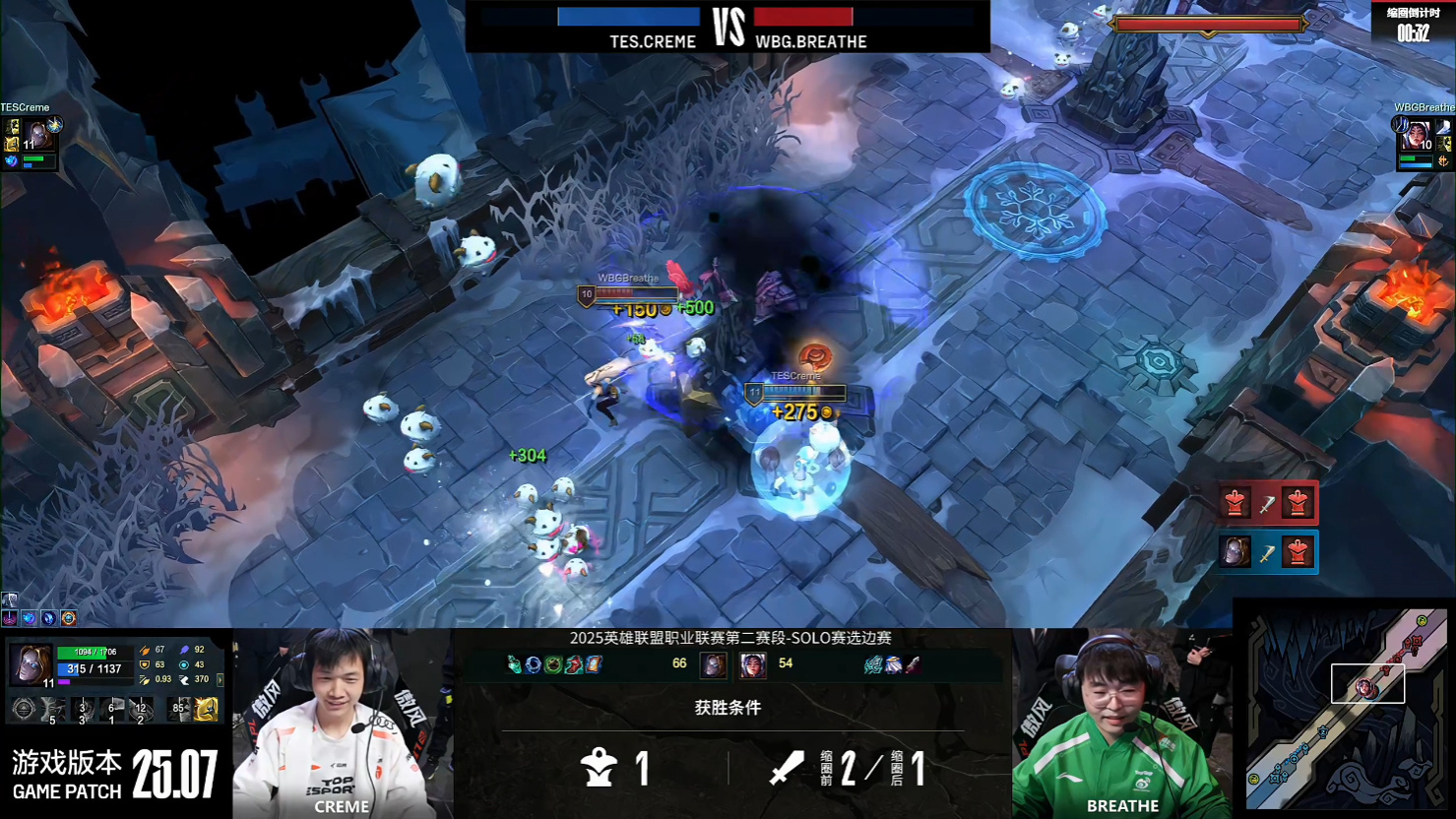The image size is (1456, 819).
Task: Open the TESCreme player portrait at top left
Action: pos(37,135)
